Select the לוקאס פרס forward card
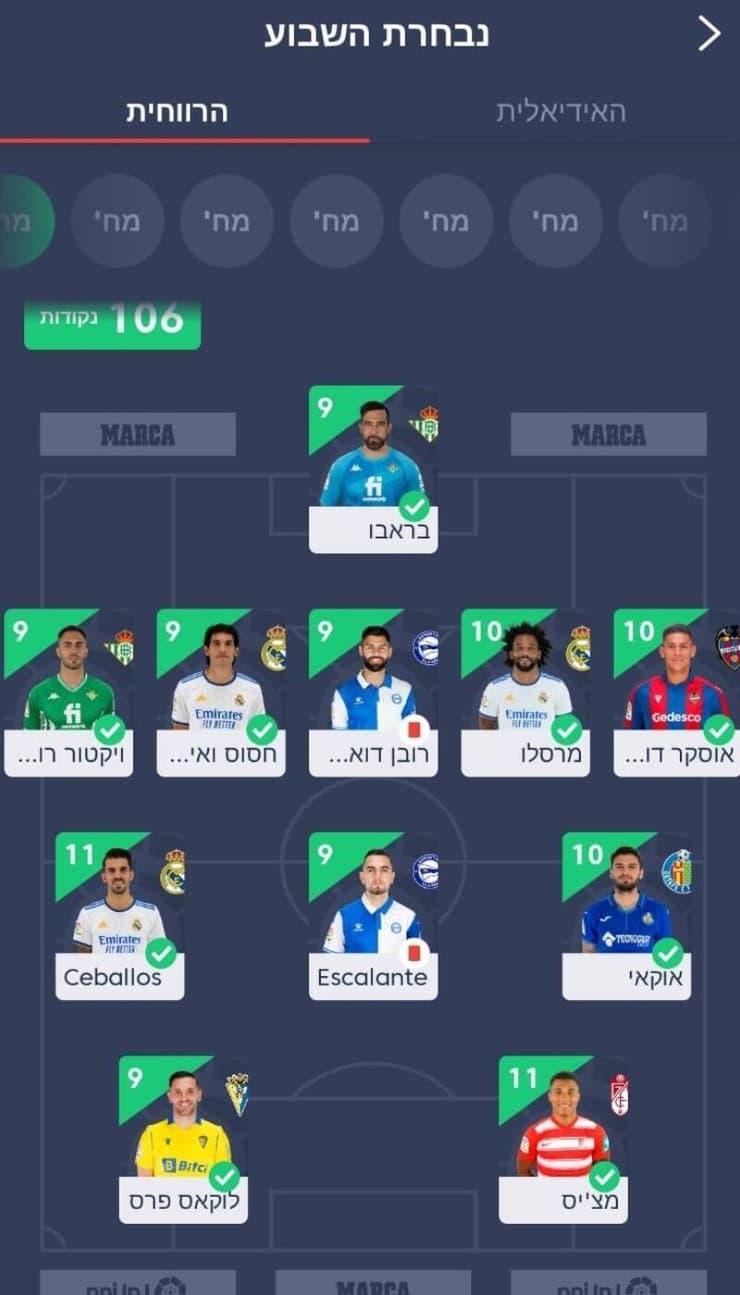 point(183,1139)
